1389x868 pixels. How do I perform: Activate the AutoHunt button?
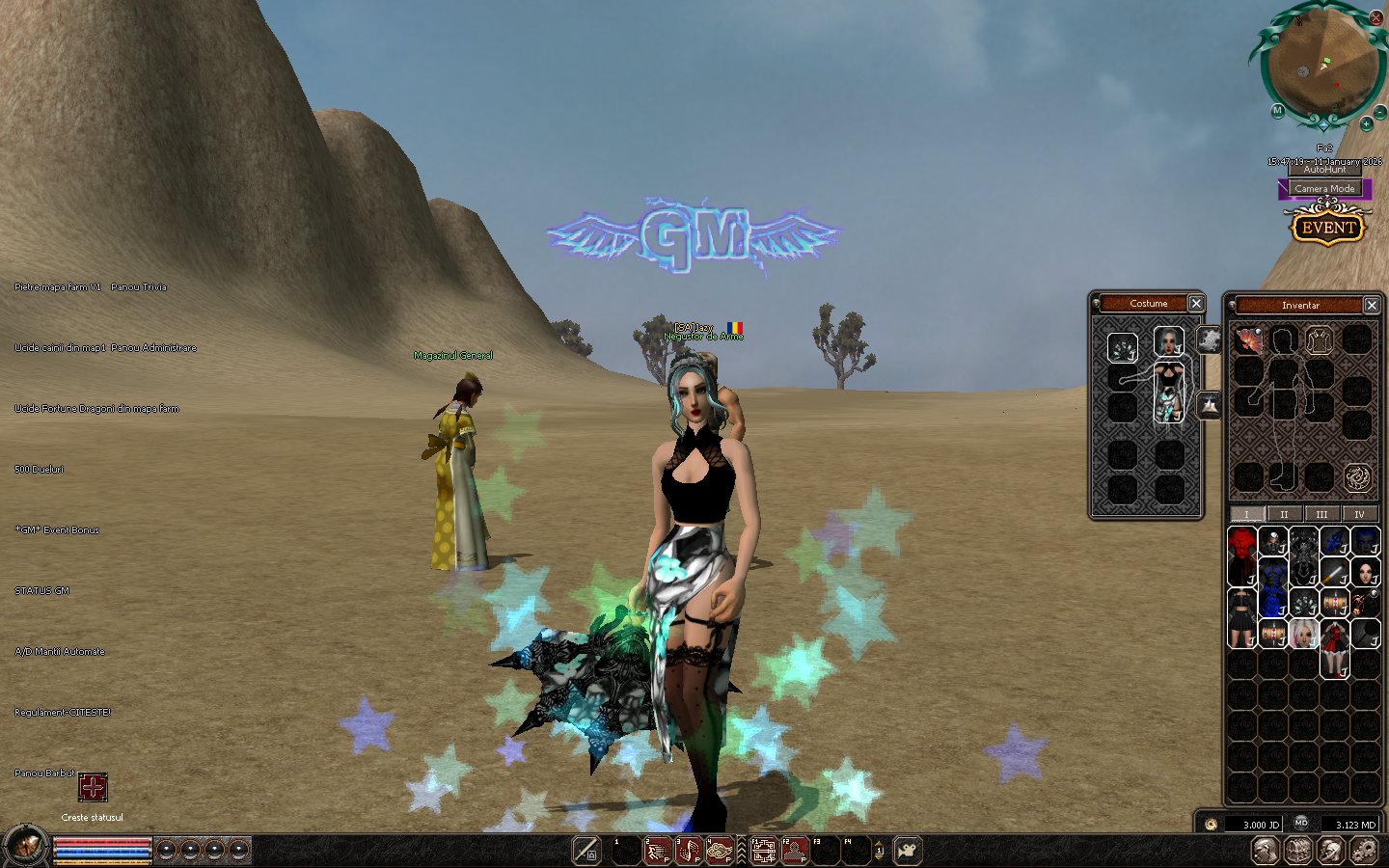point(1324,170)
